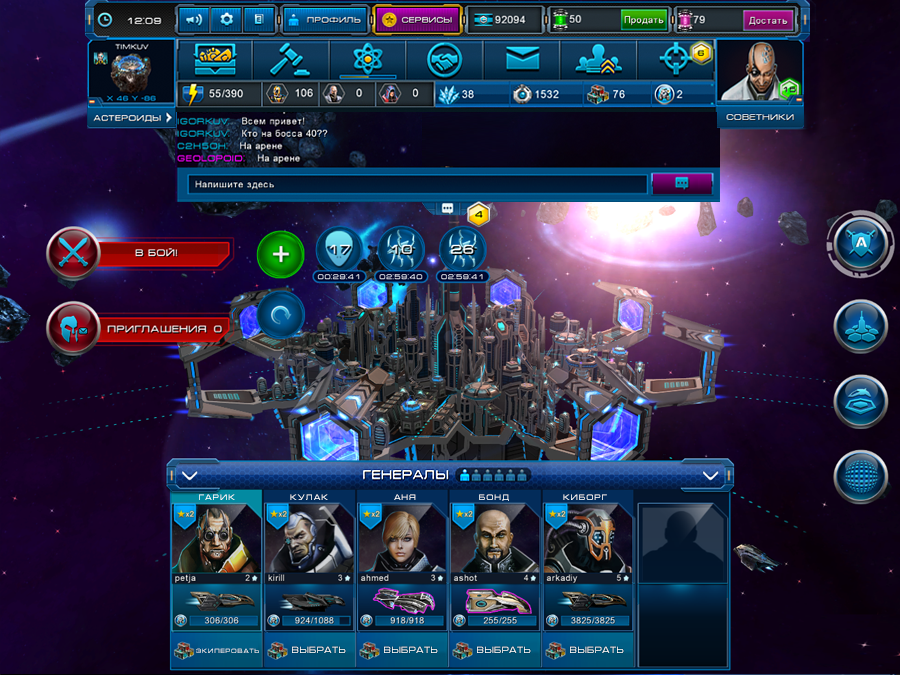Click the green Продать button

(x=643, y=19)
